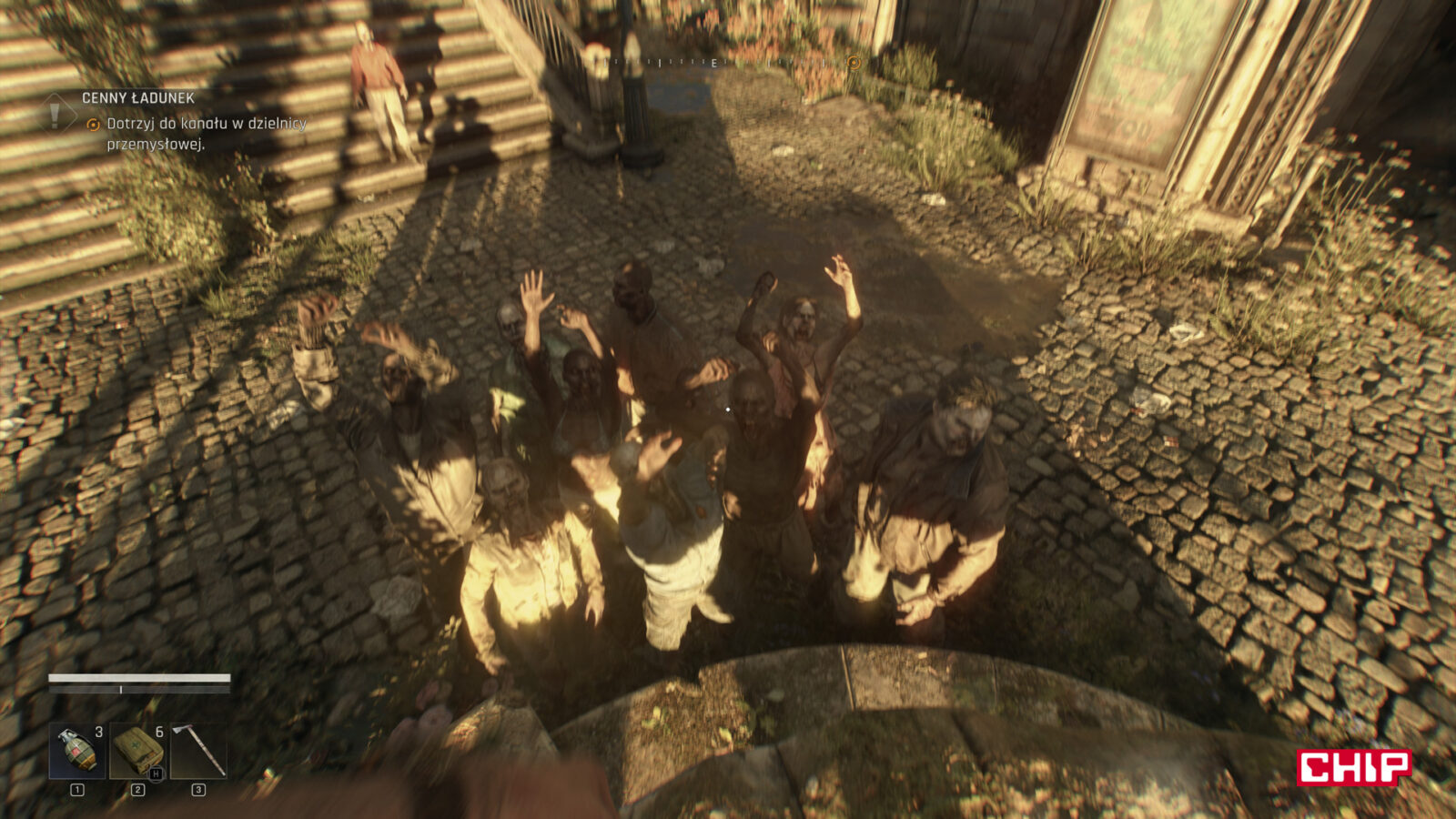
Task: Open the Cenny Ładunek quest tracker
Action: coord(138,98)
